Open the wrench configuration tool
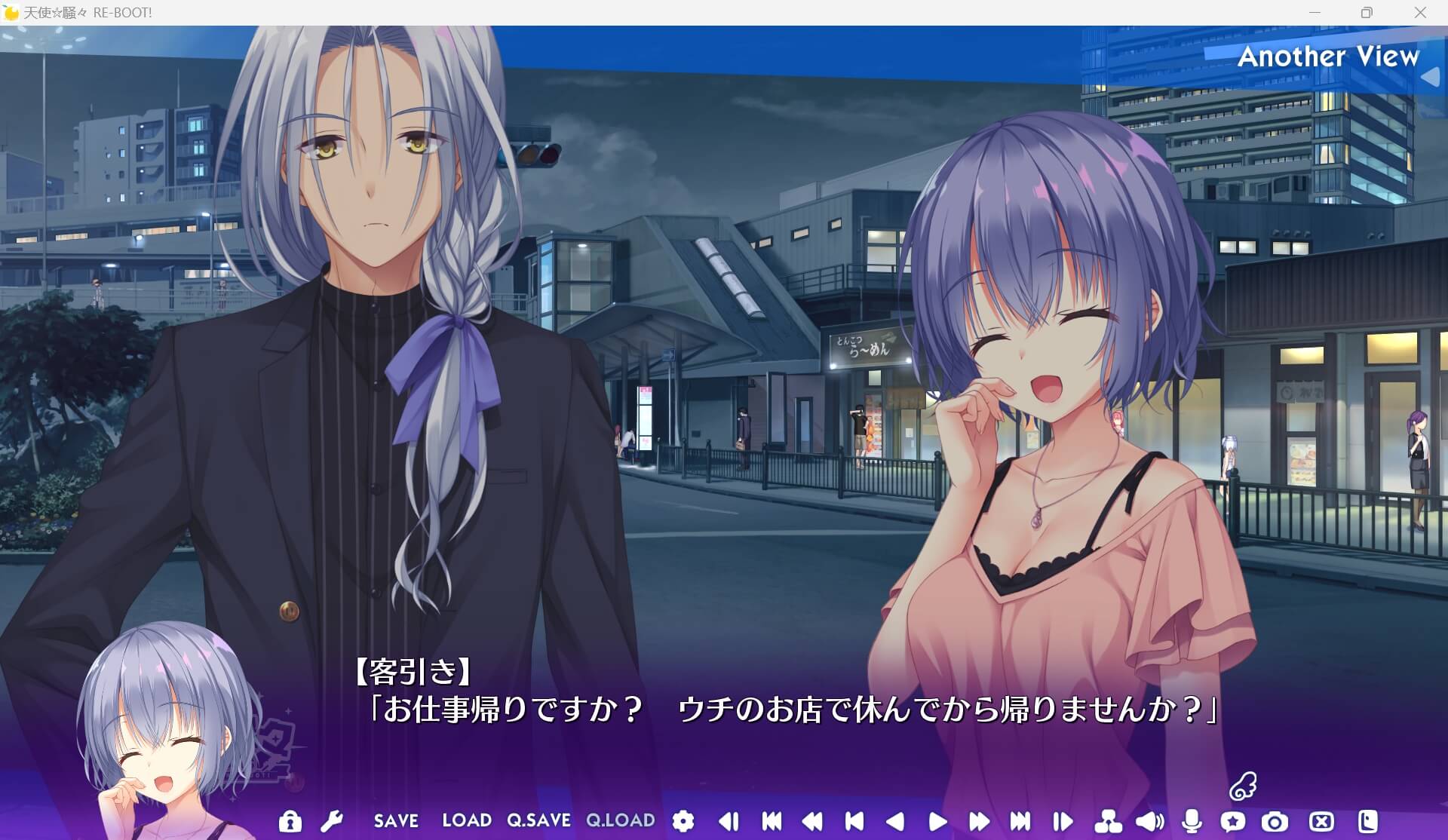Screen dimensions: 1448x840 [x=332, y=821]
